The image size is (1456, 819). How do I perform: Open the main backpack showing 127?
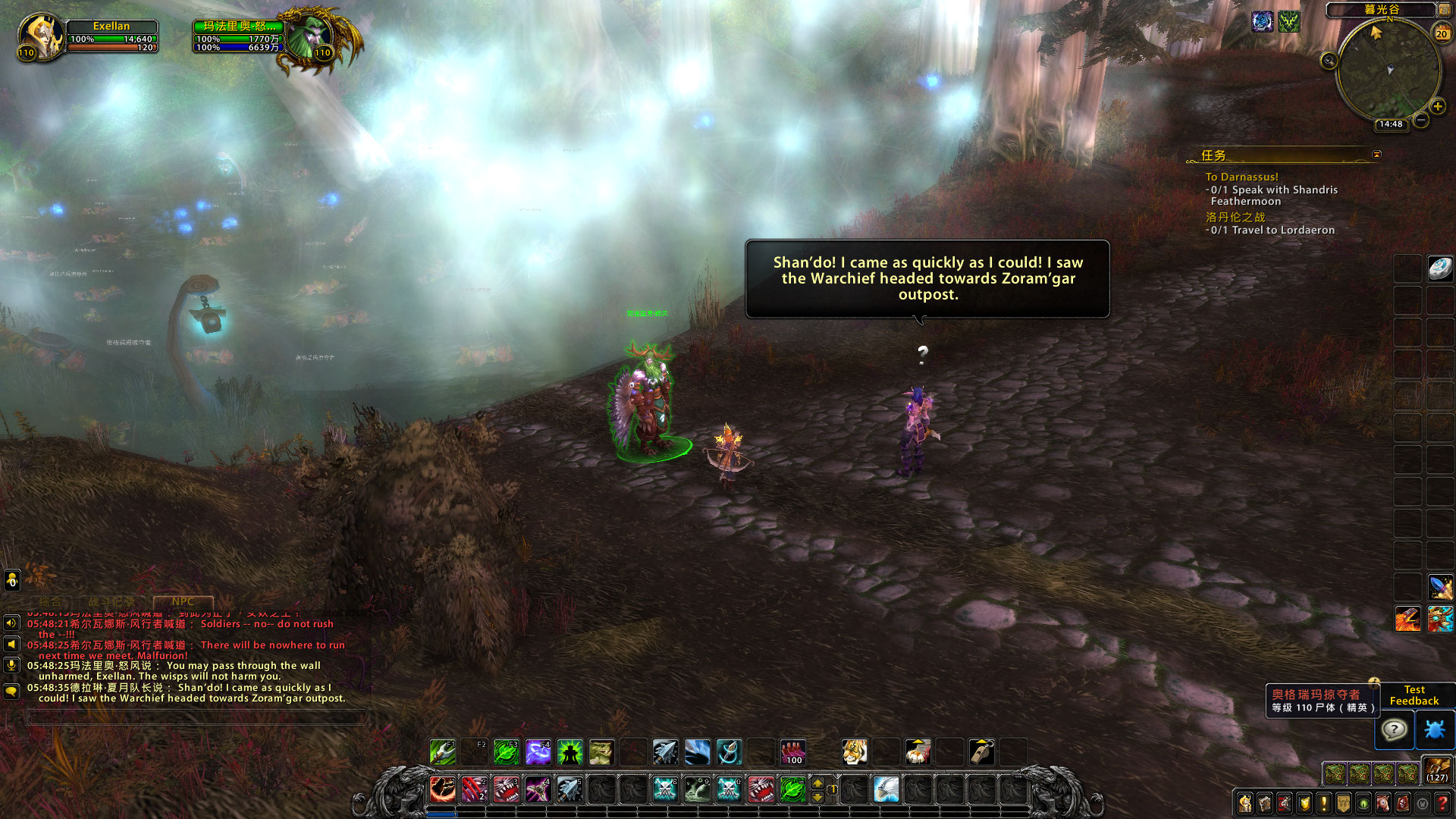point(1437,770)
